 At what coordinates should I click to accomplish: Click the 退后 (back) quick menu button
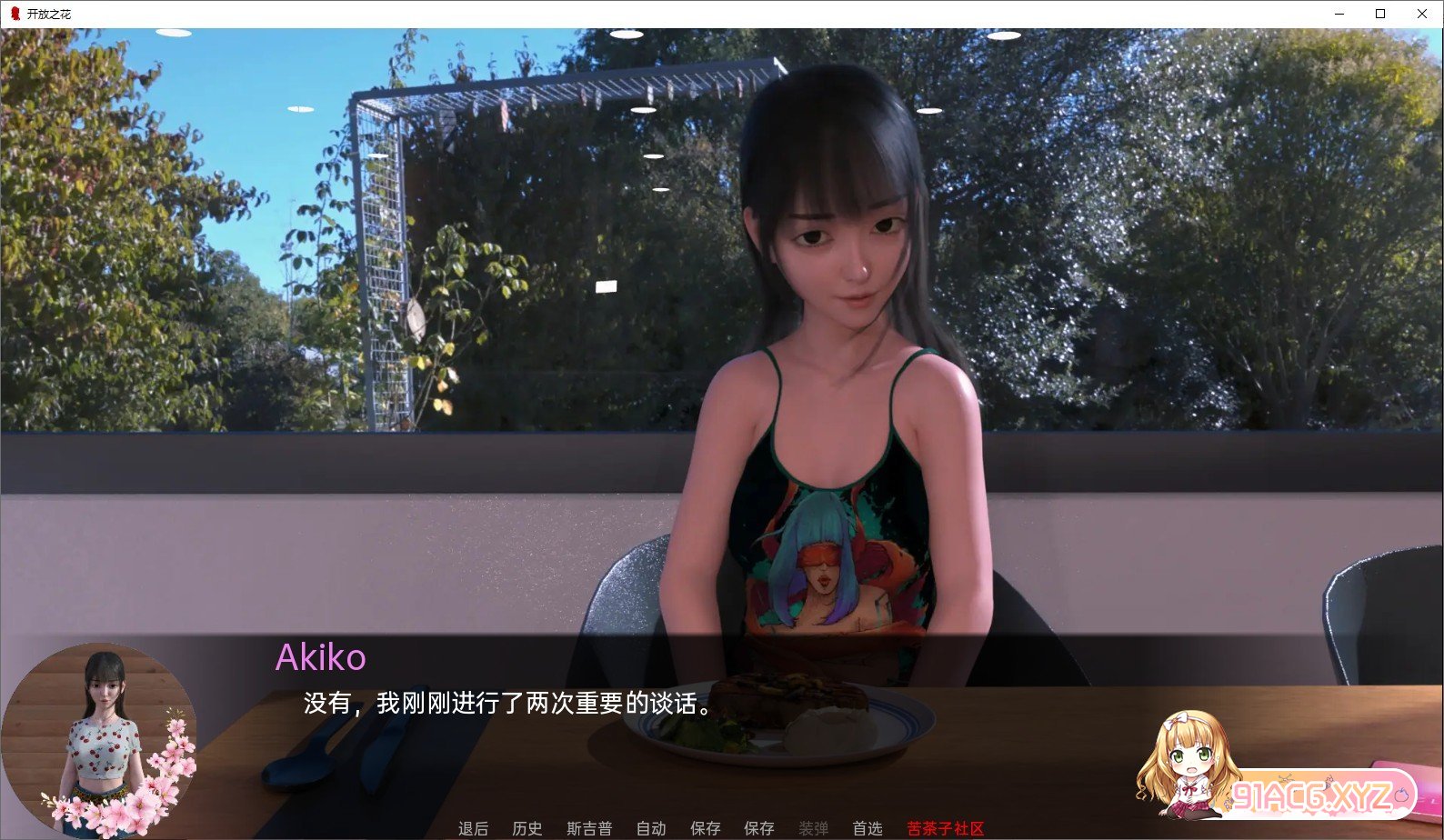coord(473,828)
